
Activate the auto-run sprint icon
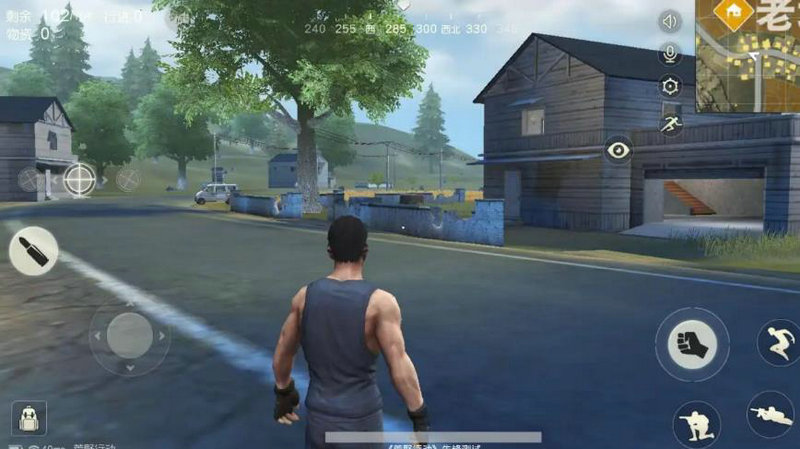(670, 121)
